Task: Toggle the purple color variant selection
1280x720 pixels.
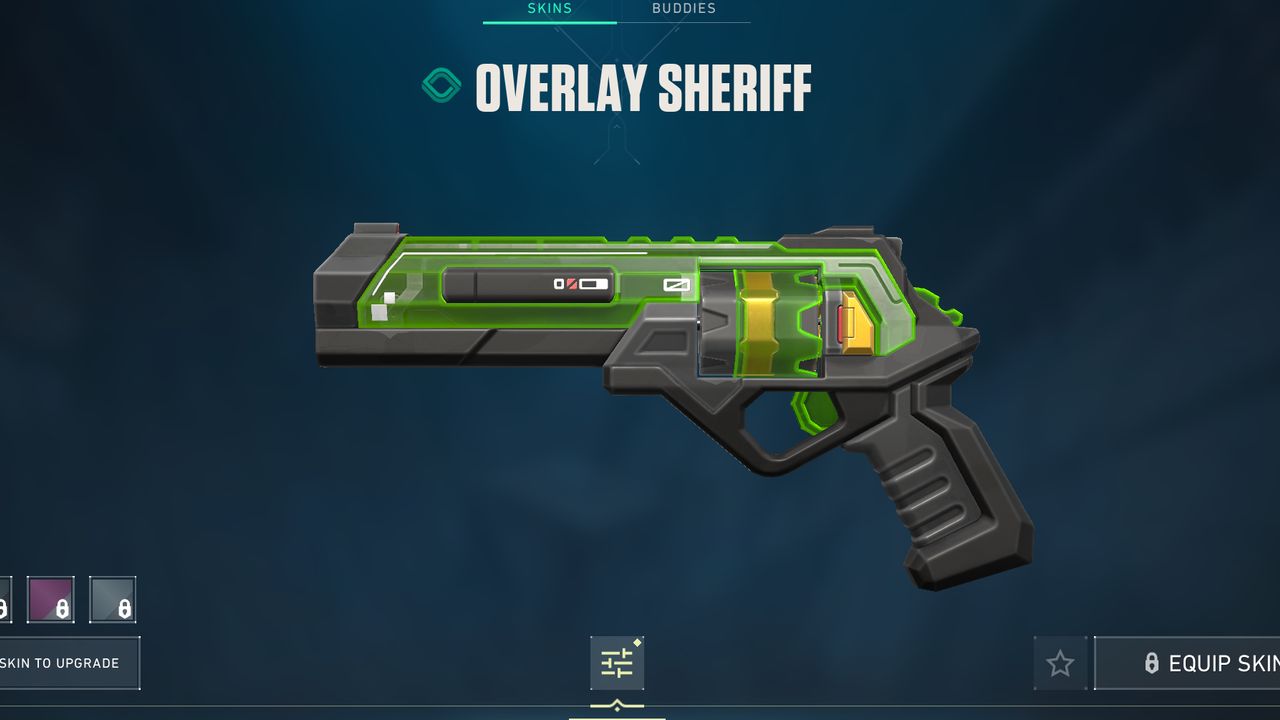Action: pos(50,600)
